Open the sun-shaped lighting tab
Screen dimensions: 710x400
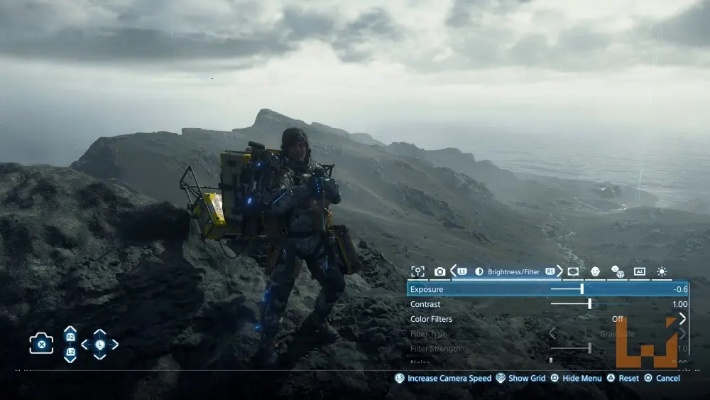(662, 271)
